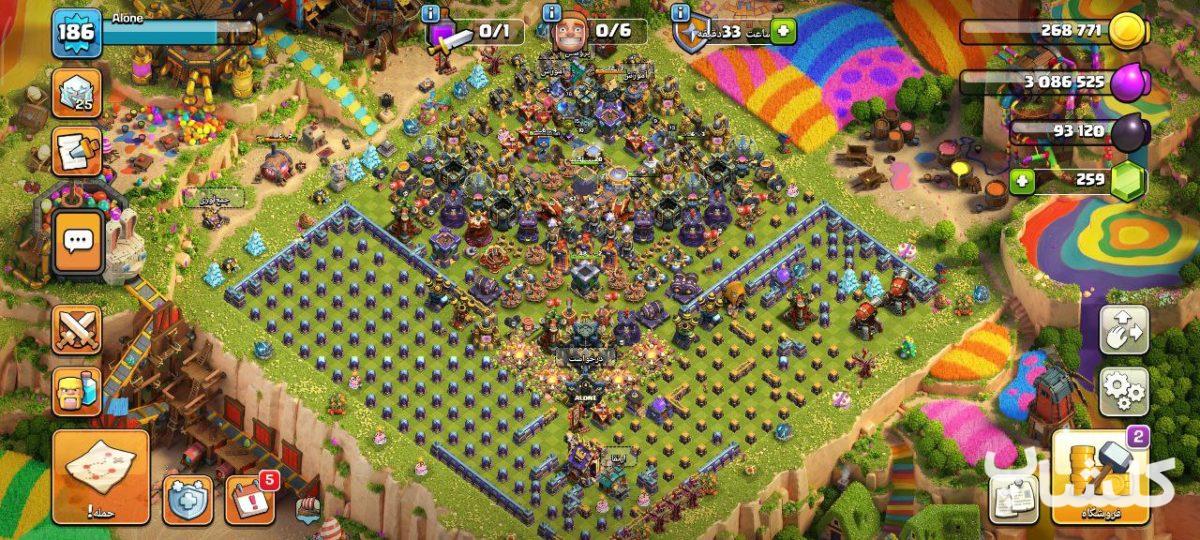Open the blue shield button at bottom
1200x540 pixels.
pos(188,499)
